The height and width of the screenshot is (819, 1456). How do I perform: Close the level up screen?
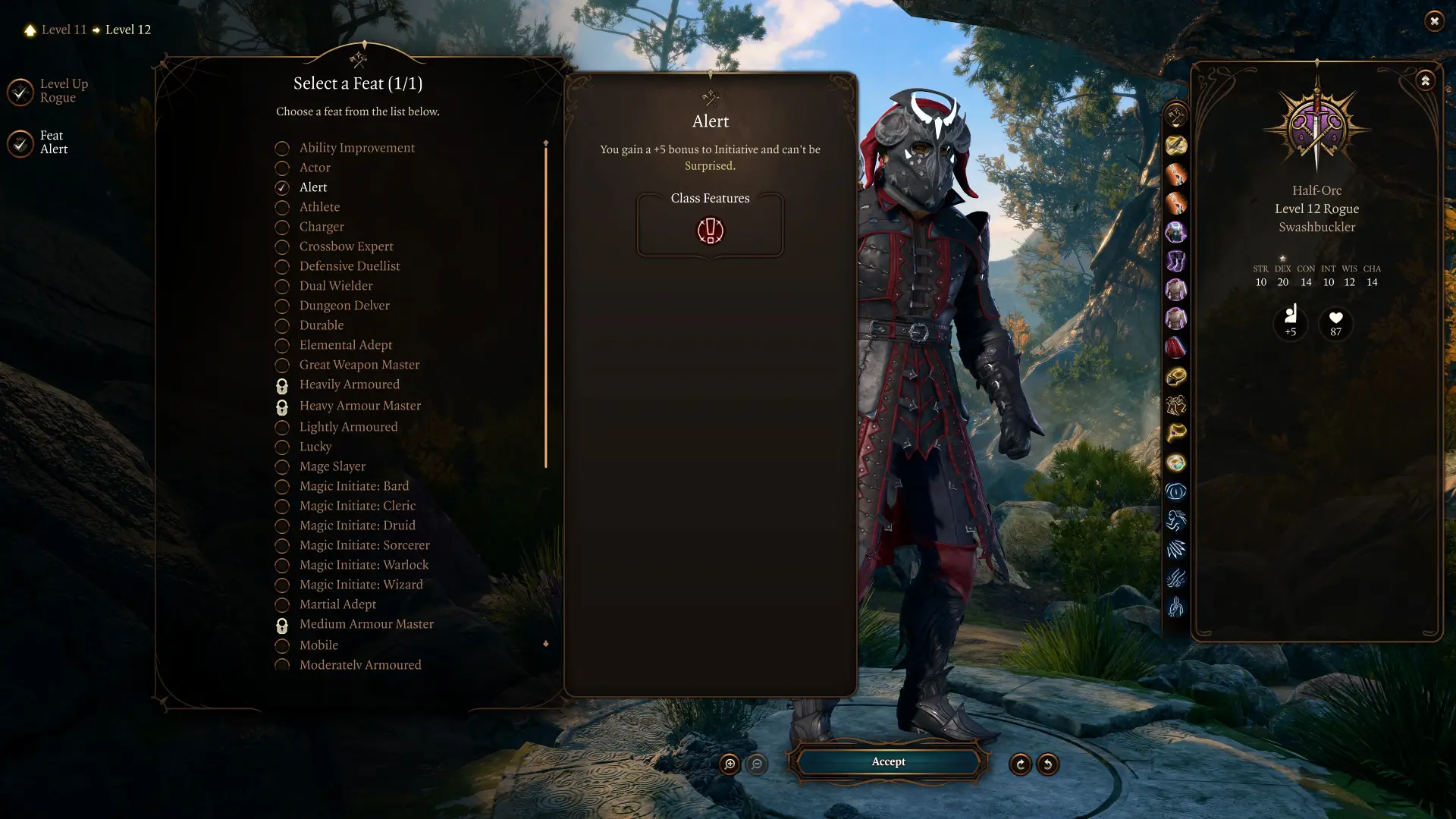[1433, 21]
